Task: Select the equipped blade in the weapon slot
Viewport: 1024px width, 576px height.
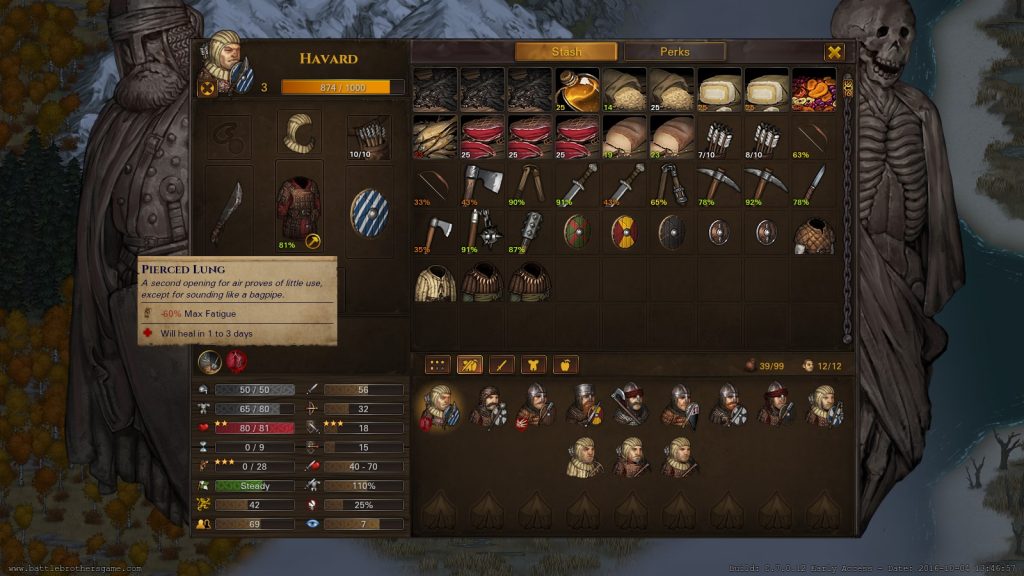Action: pos(229,208)
